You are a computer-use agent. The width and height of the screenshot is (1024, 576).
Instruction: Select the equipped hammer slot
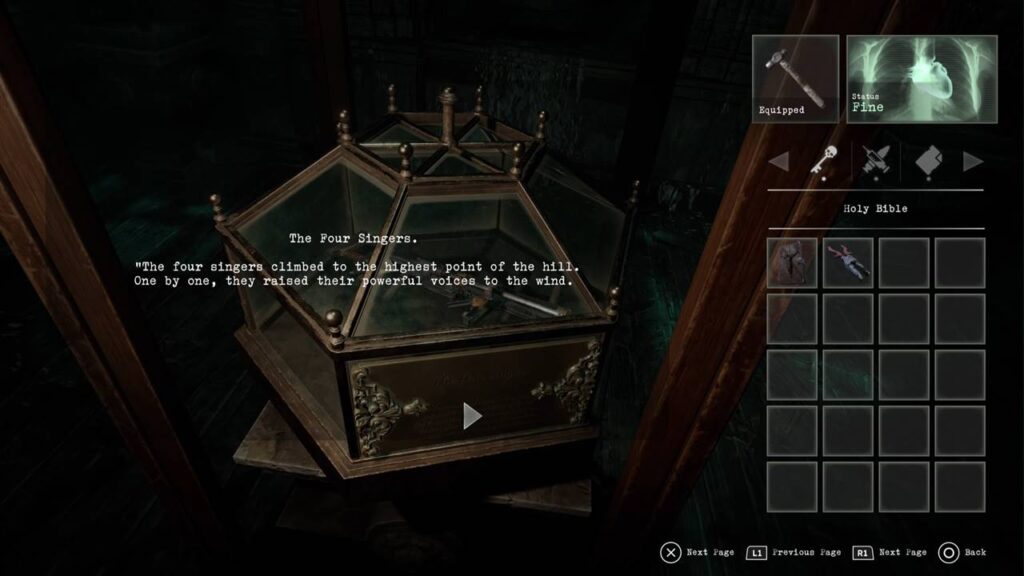pyautogui.click(x=795, y=79)
